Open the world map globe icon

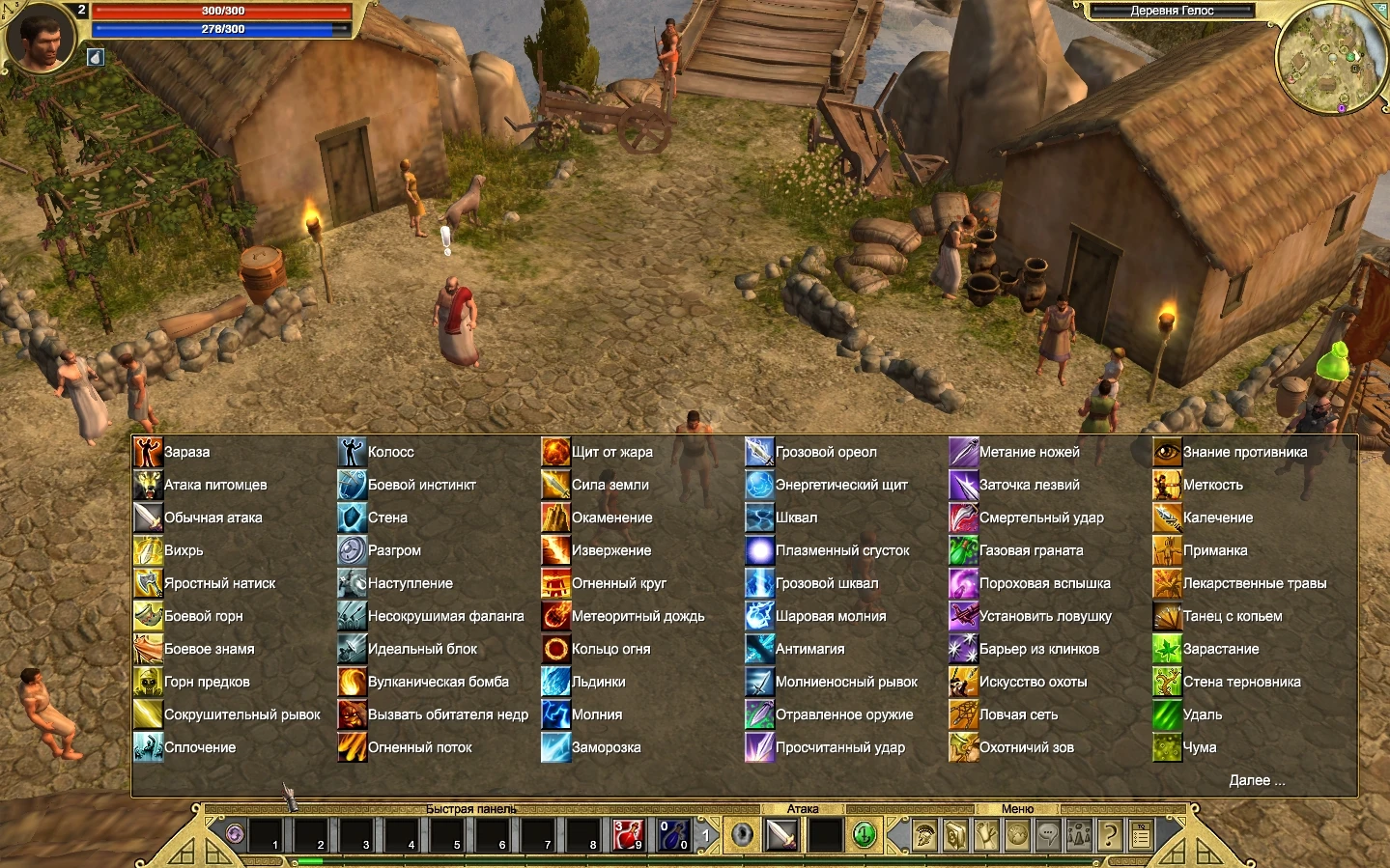(x=1016, y=834)
